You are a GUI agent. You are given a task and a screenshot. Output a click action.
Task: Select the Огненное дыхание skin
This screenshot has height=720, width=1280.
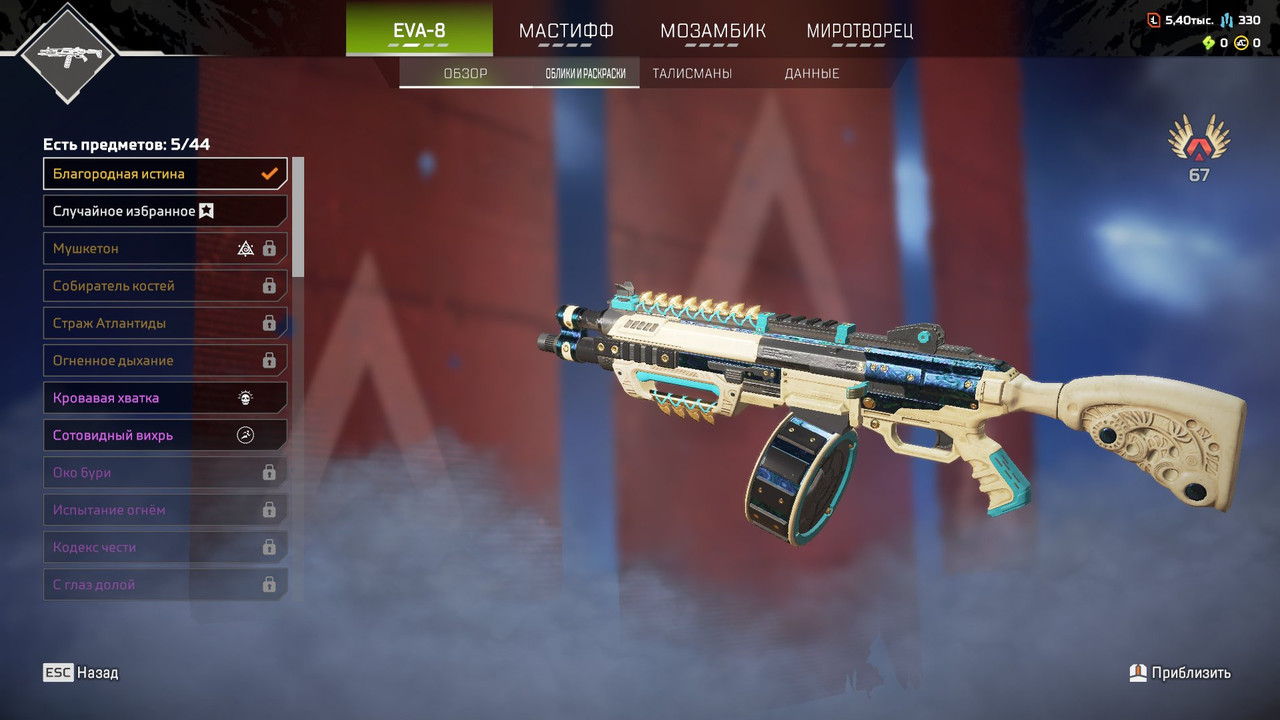(165, 360)
